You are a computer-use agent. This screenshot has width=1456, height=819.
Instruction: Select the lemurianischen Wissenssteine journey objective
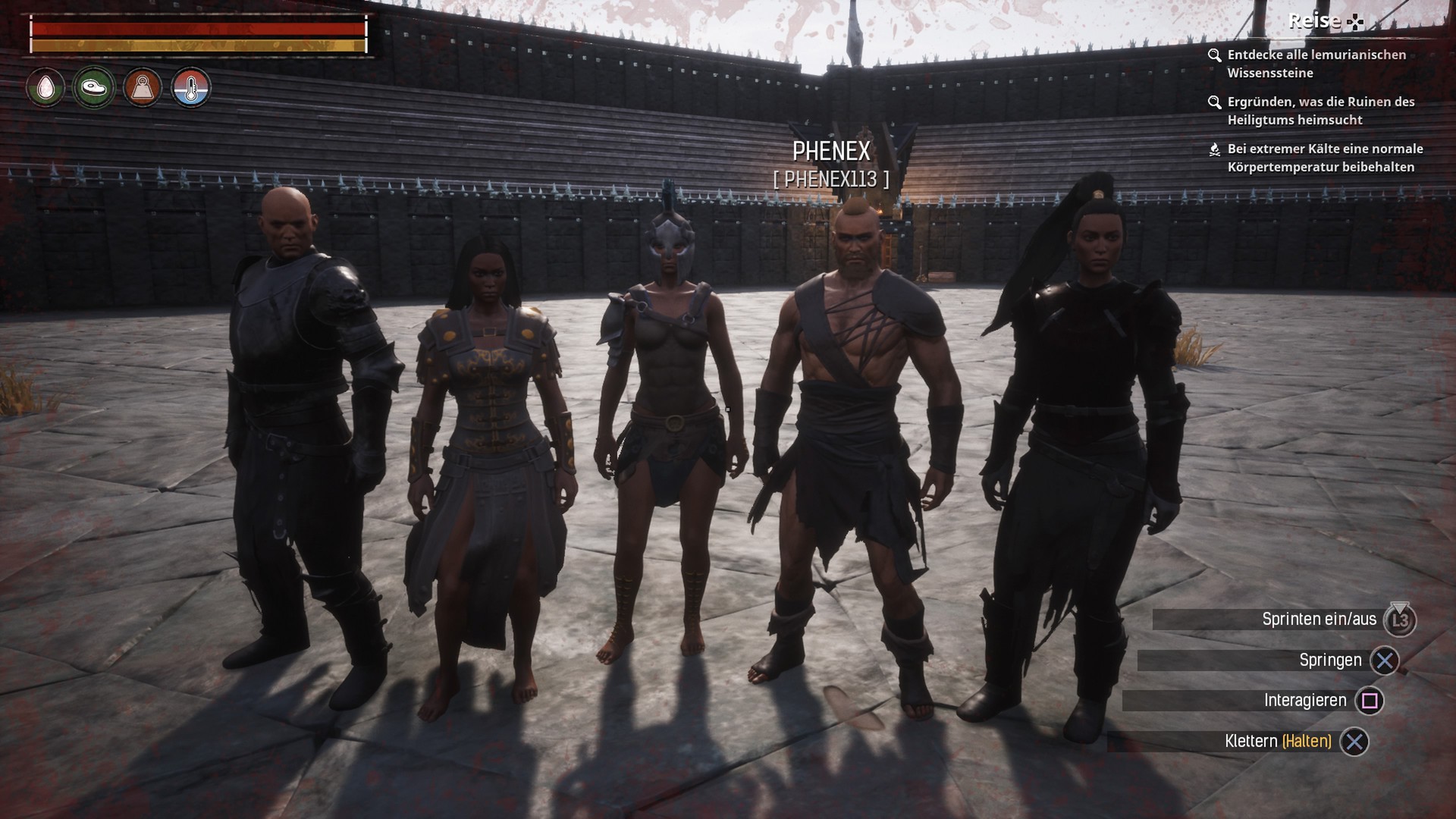tap(1316, 64)
